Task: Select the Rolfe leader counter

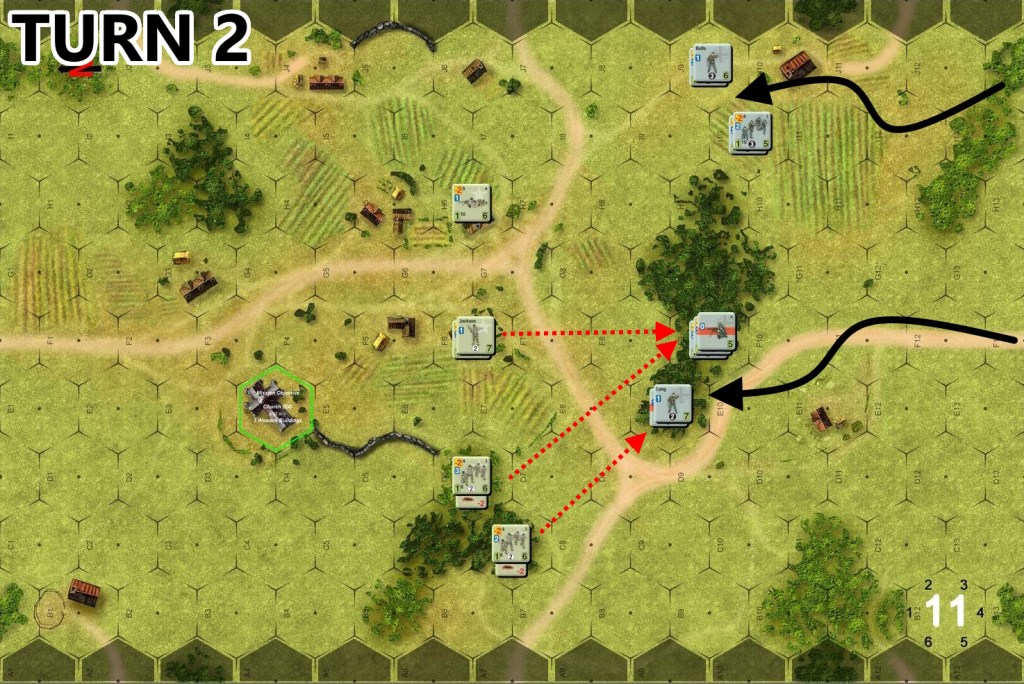Action: (x=711, y=65)
